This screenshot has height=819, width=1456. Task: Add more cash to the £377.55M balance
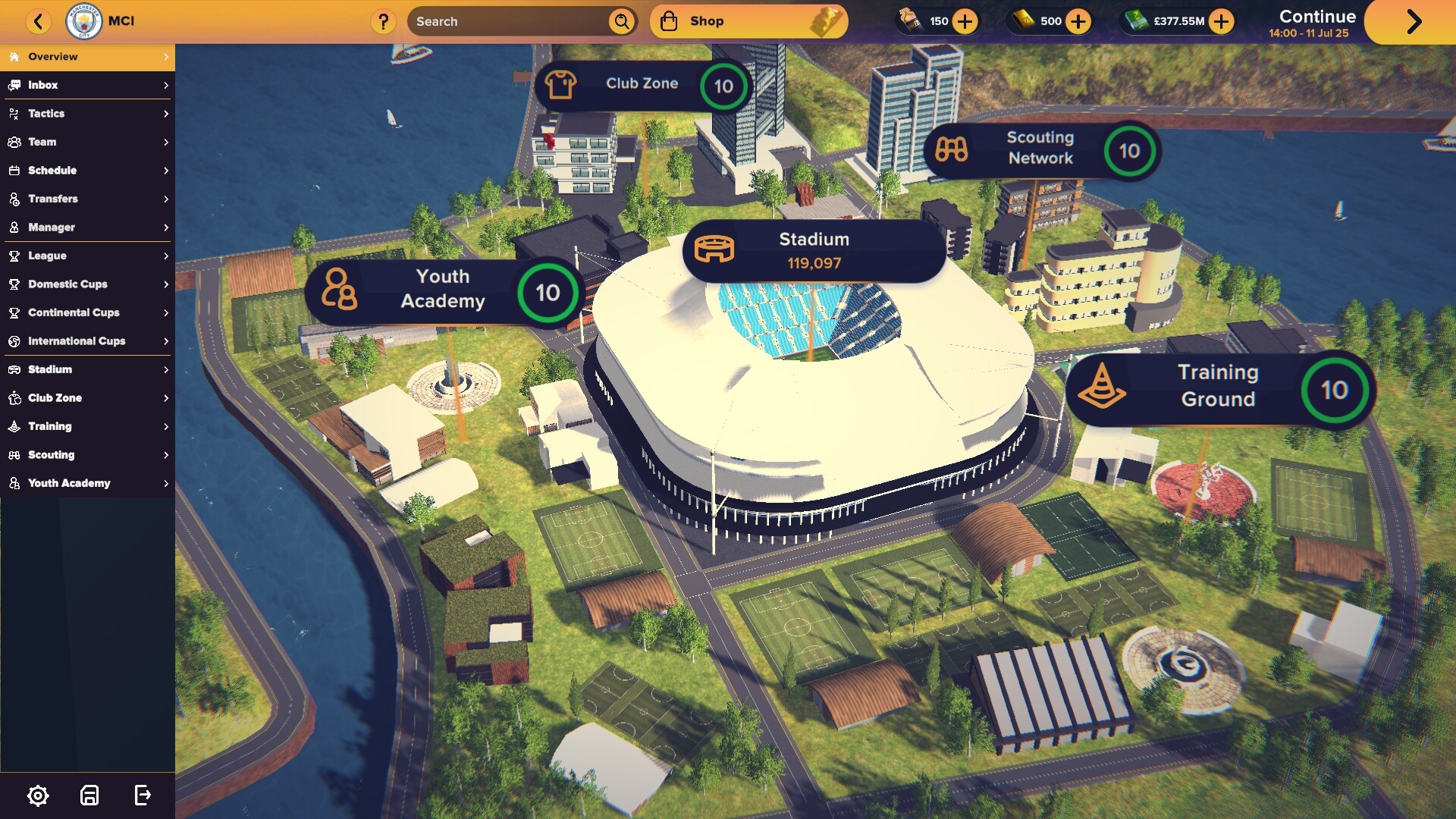pyautogui.click(x=1221, y=21)
